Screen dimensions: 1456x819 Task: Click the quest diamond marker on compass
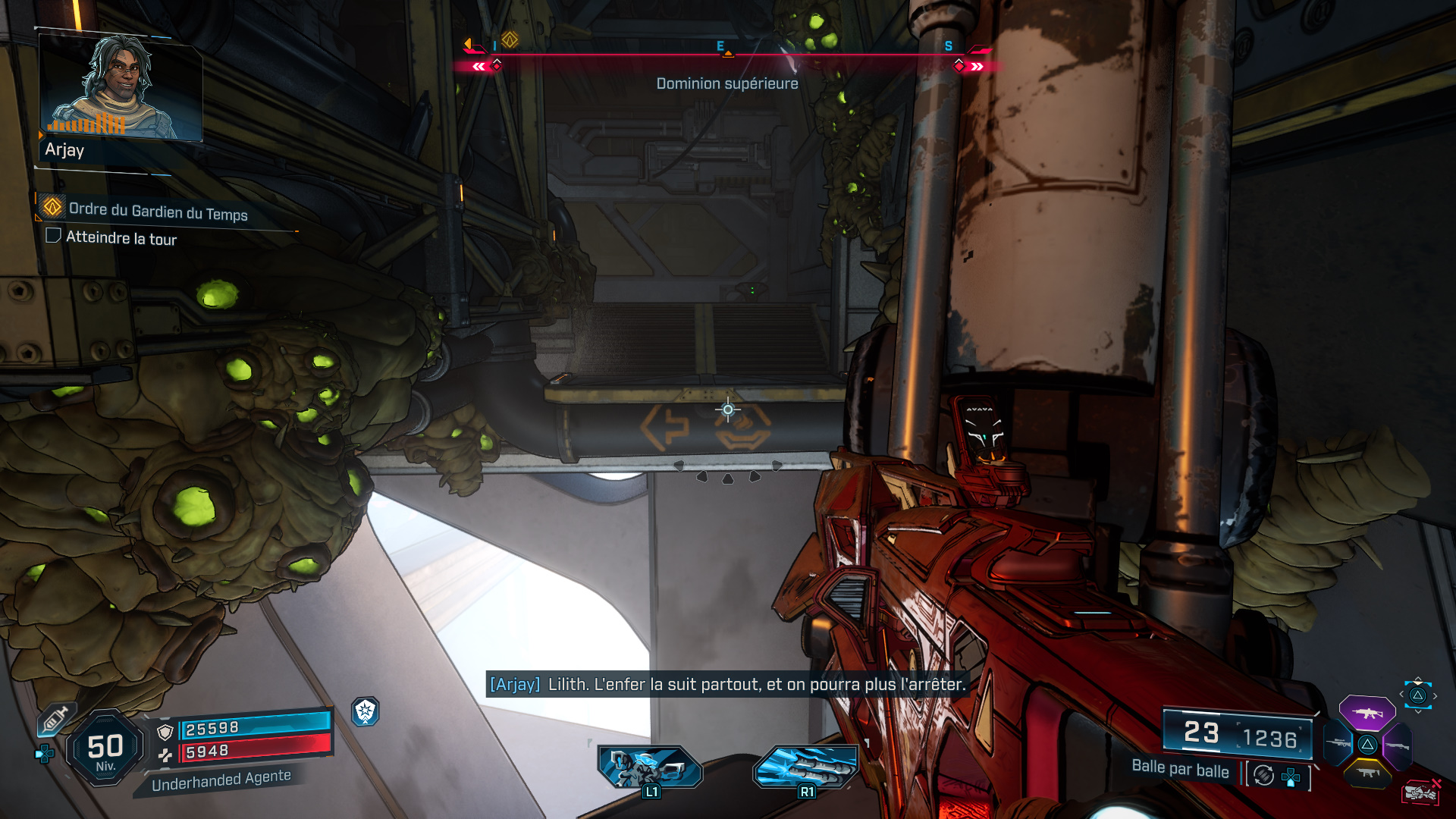(x=510, y=39)
